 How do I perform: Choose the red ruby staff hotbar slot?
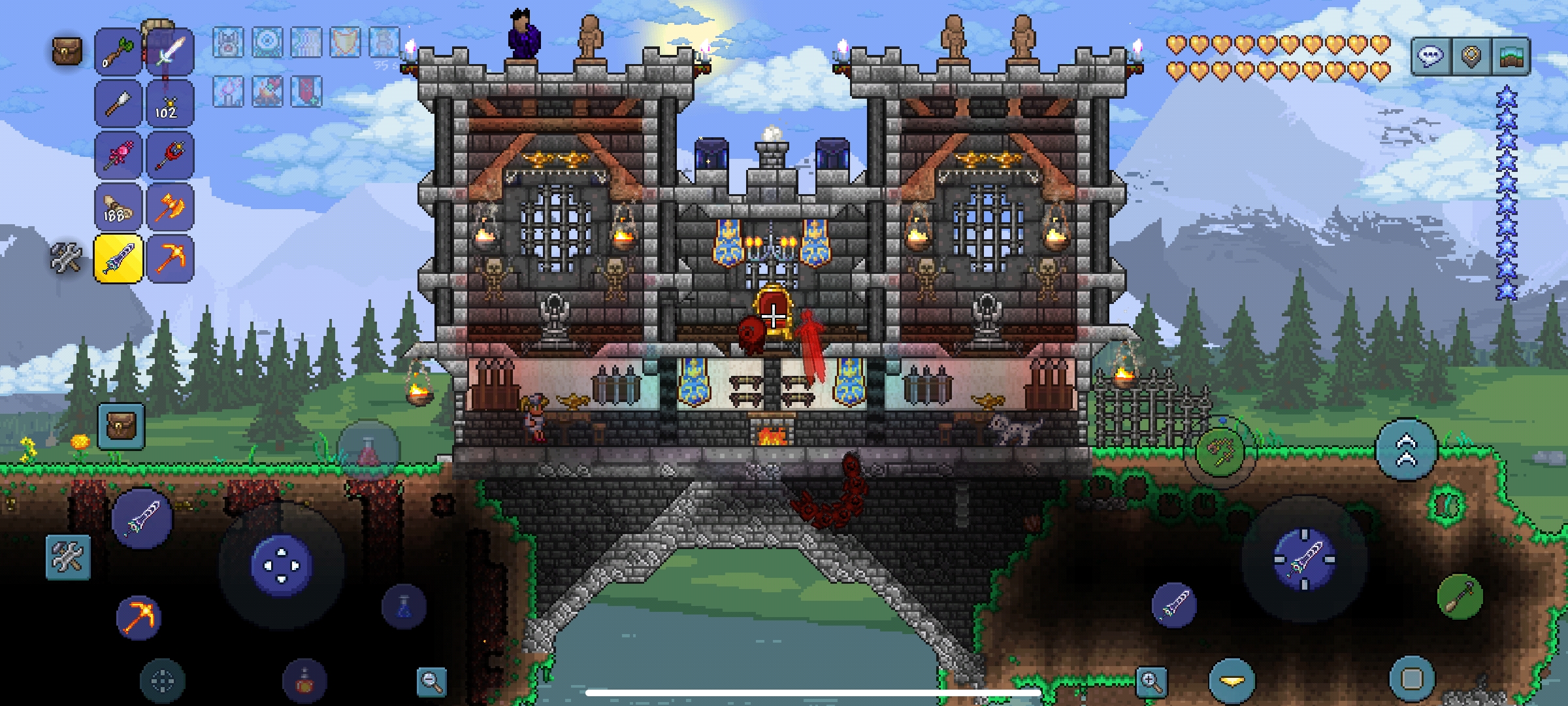pyautogui.click(x=169, y=156)
